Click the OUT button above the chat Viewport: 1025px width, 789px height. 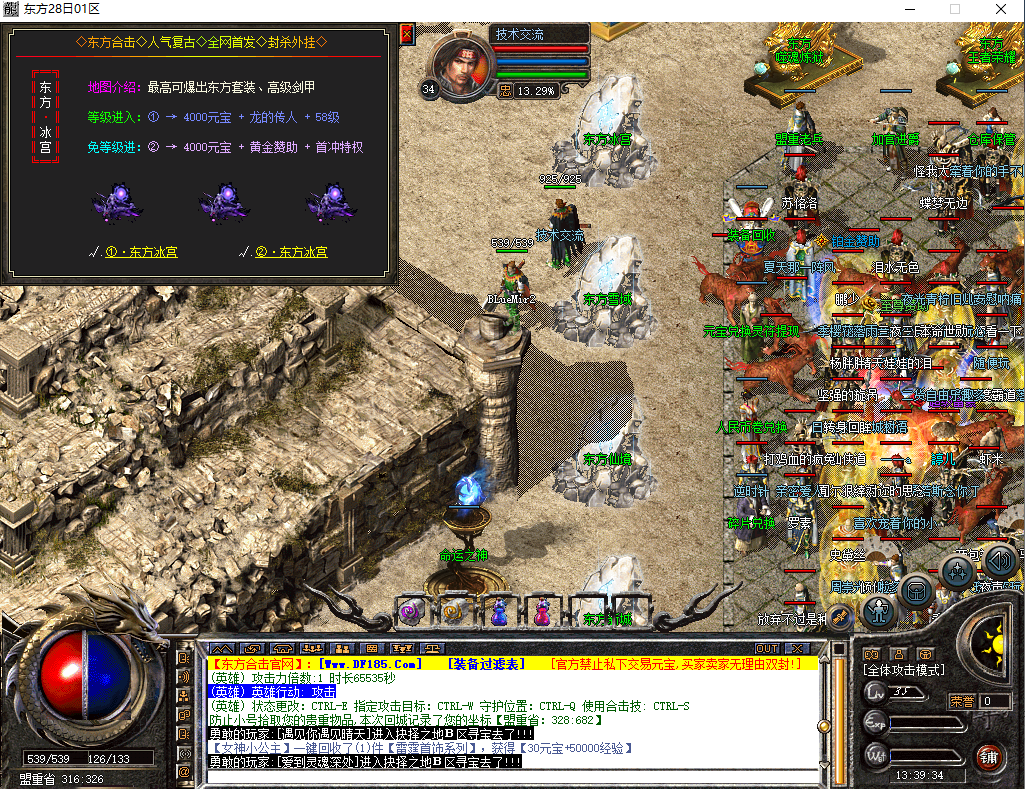(767, 649)
